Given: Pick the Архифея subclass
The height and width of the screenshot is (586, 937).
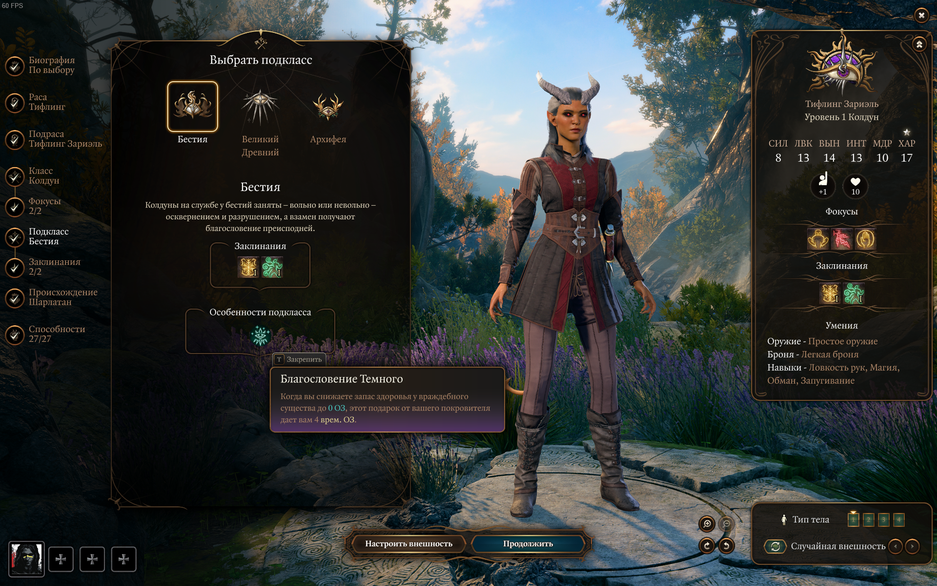Looking at the screenshot, I should pos(327,106).
